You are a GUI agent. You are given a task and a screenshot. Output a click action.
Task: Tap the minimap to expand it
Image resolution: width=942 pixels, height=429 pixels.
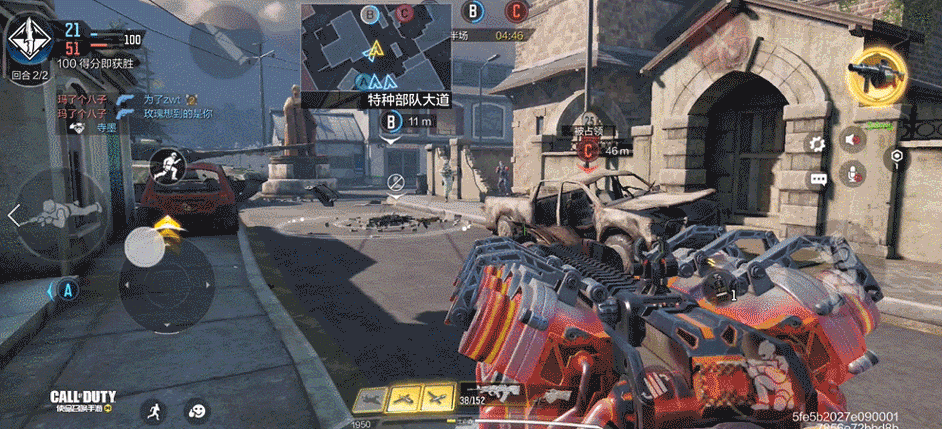pos(376,48)
